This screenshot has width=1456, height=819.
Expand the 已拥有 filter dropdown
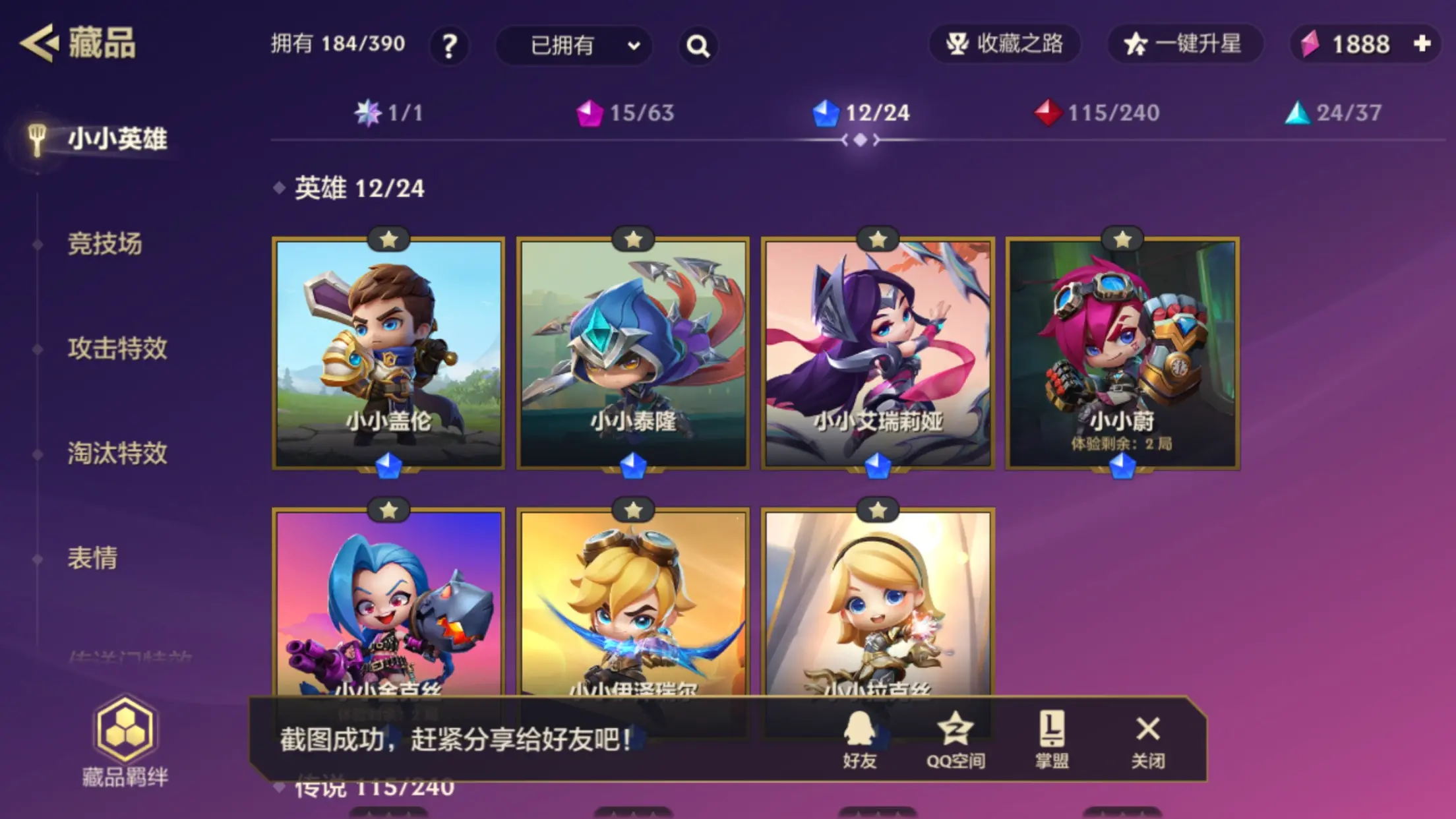tap(574, 45)
